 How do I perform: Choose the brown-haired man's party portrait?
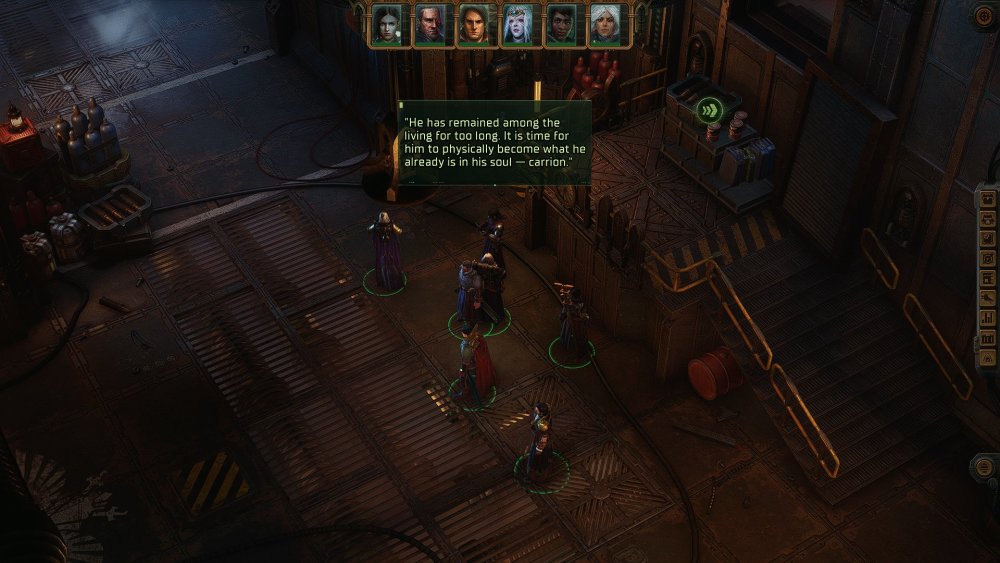point(473,25)
